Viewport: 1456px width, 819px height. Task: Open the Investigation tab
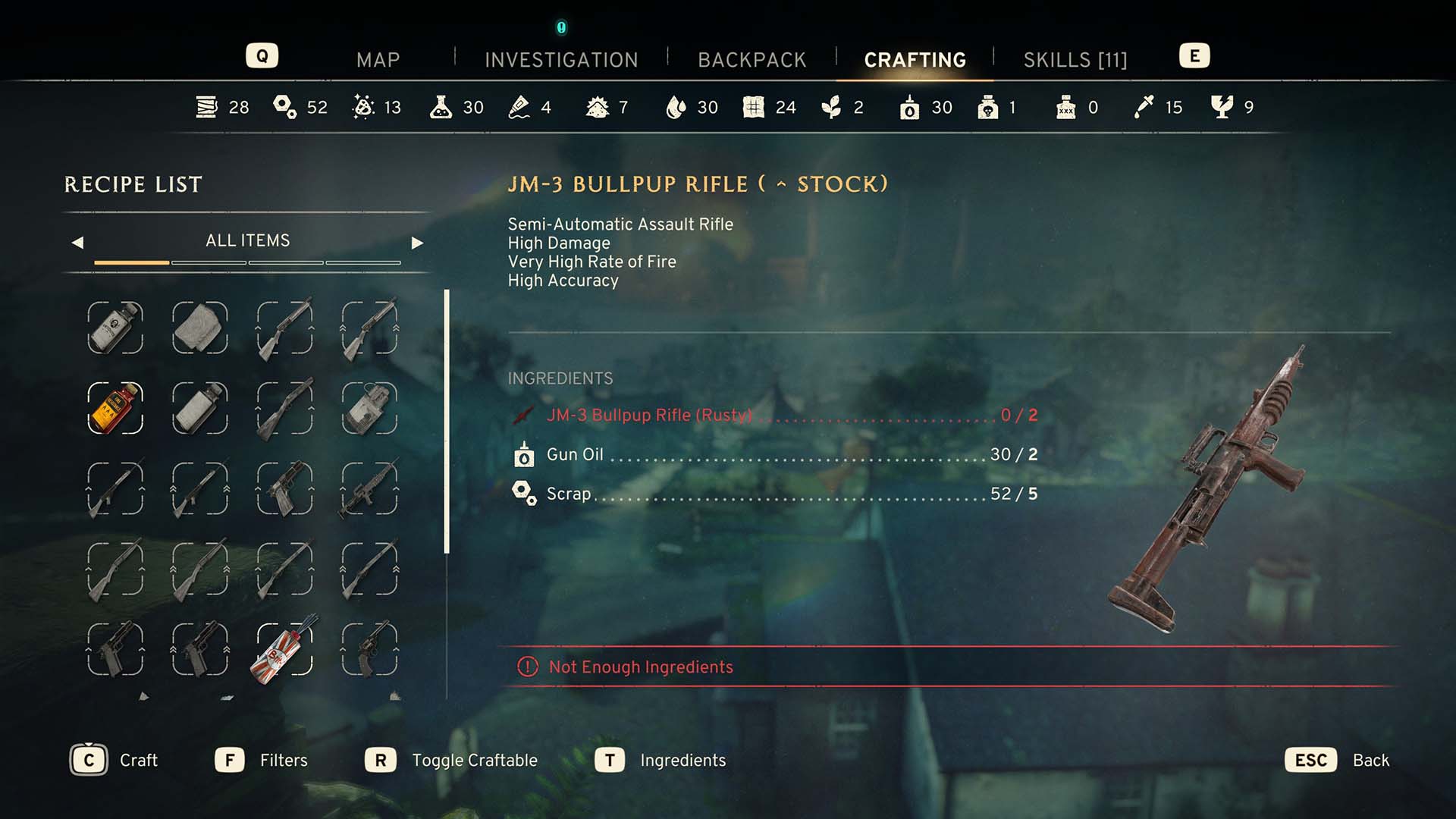tap(561, 60)
